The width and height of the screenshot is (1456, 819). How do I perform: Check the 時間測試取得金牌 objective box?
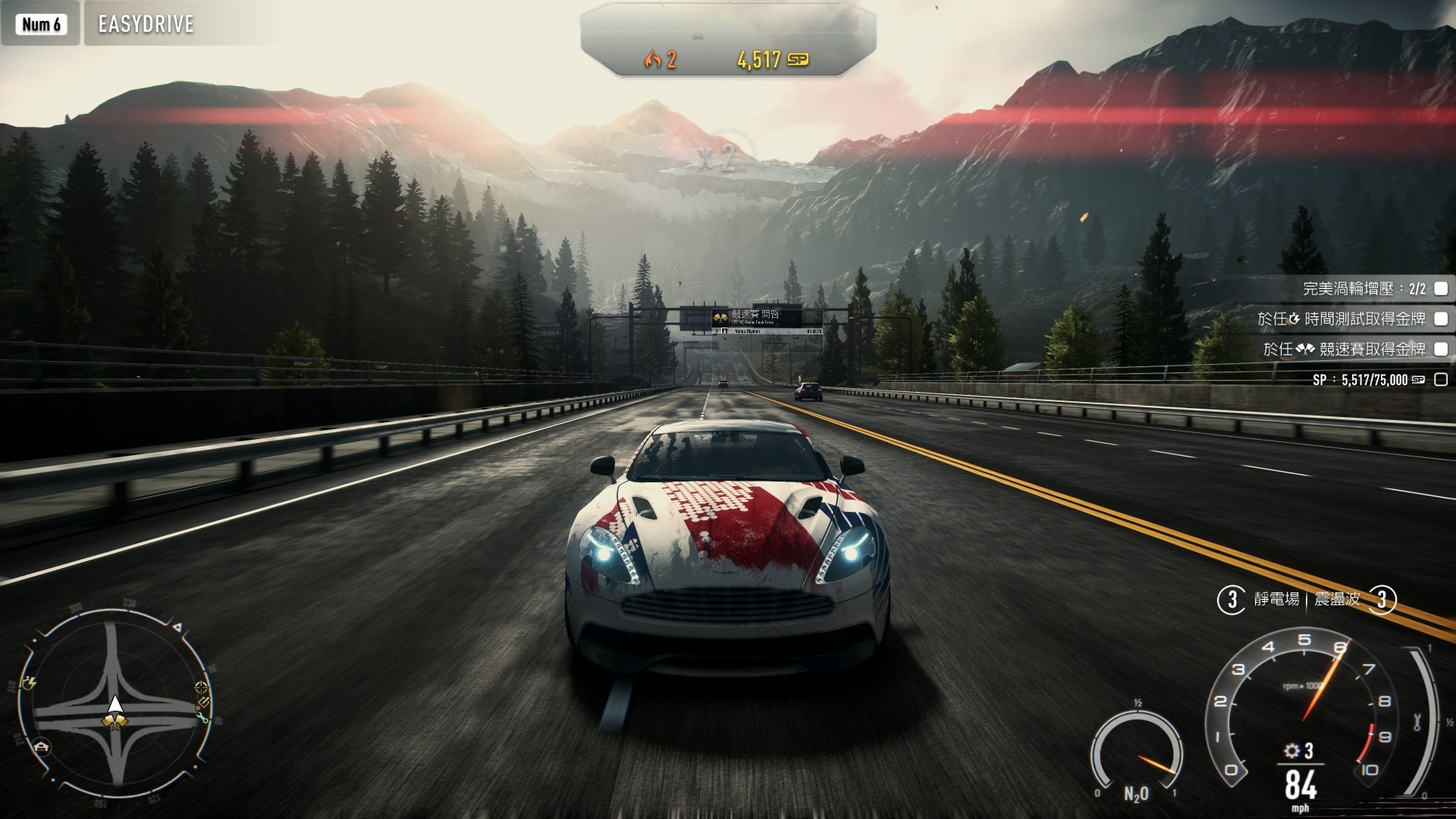[1441, 319]
